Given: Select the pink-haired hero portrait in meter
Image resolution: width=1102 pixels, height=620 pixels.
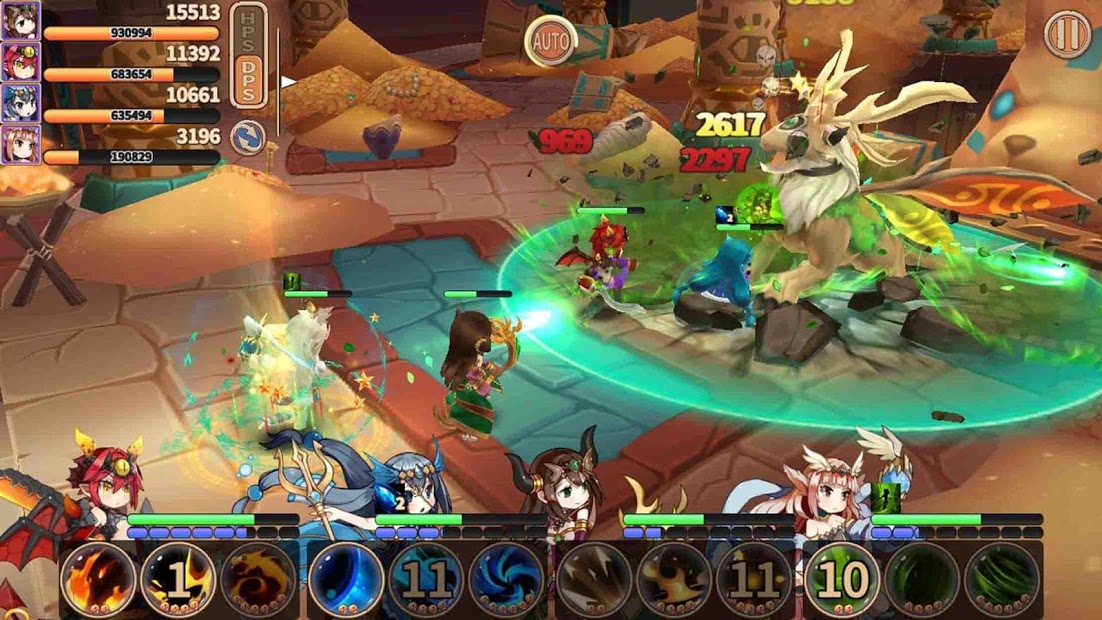Looking at the screenshot, I should click(x=21, y=145).
